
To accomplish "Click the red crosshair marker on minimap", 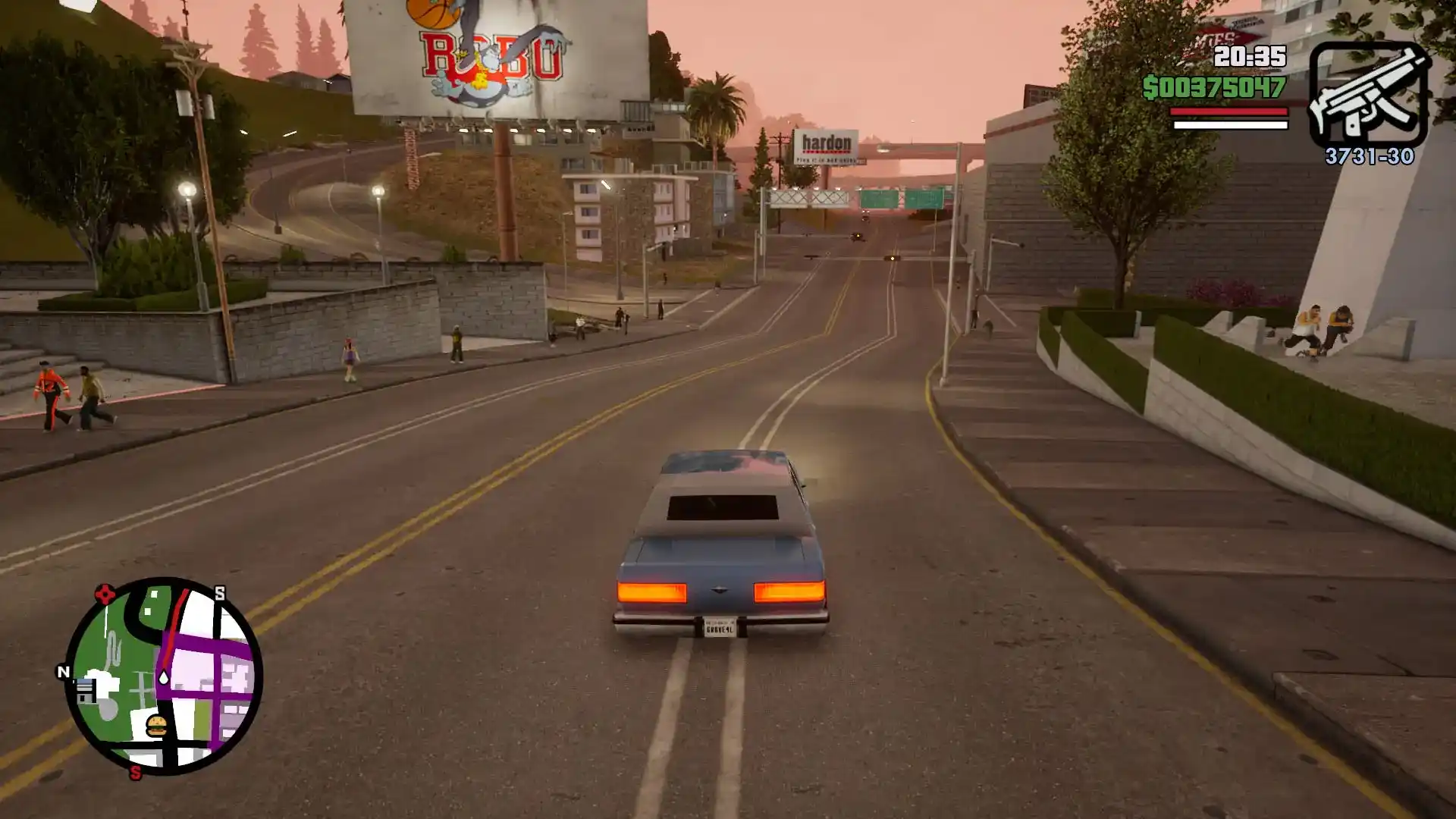I will coord(105,594).
